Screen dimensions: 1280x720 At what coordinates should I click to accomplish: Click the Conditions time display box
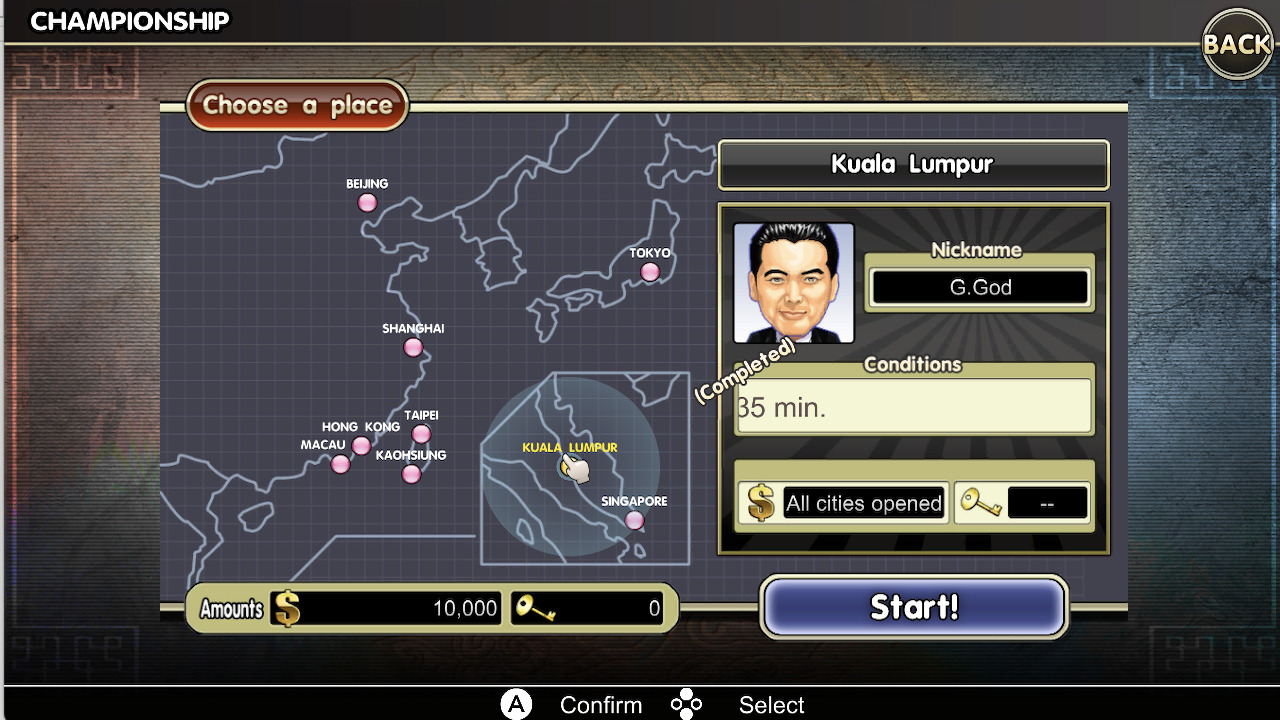(x=913, y=404)
